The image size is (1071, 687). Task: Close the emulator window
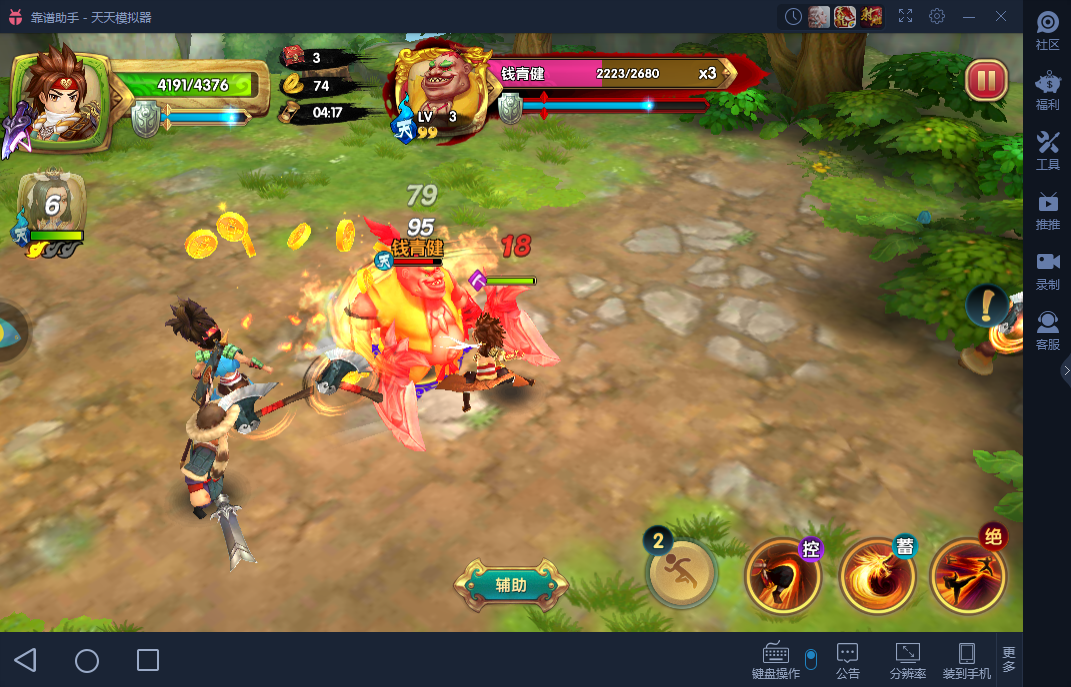(1001, 16)
